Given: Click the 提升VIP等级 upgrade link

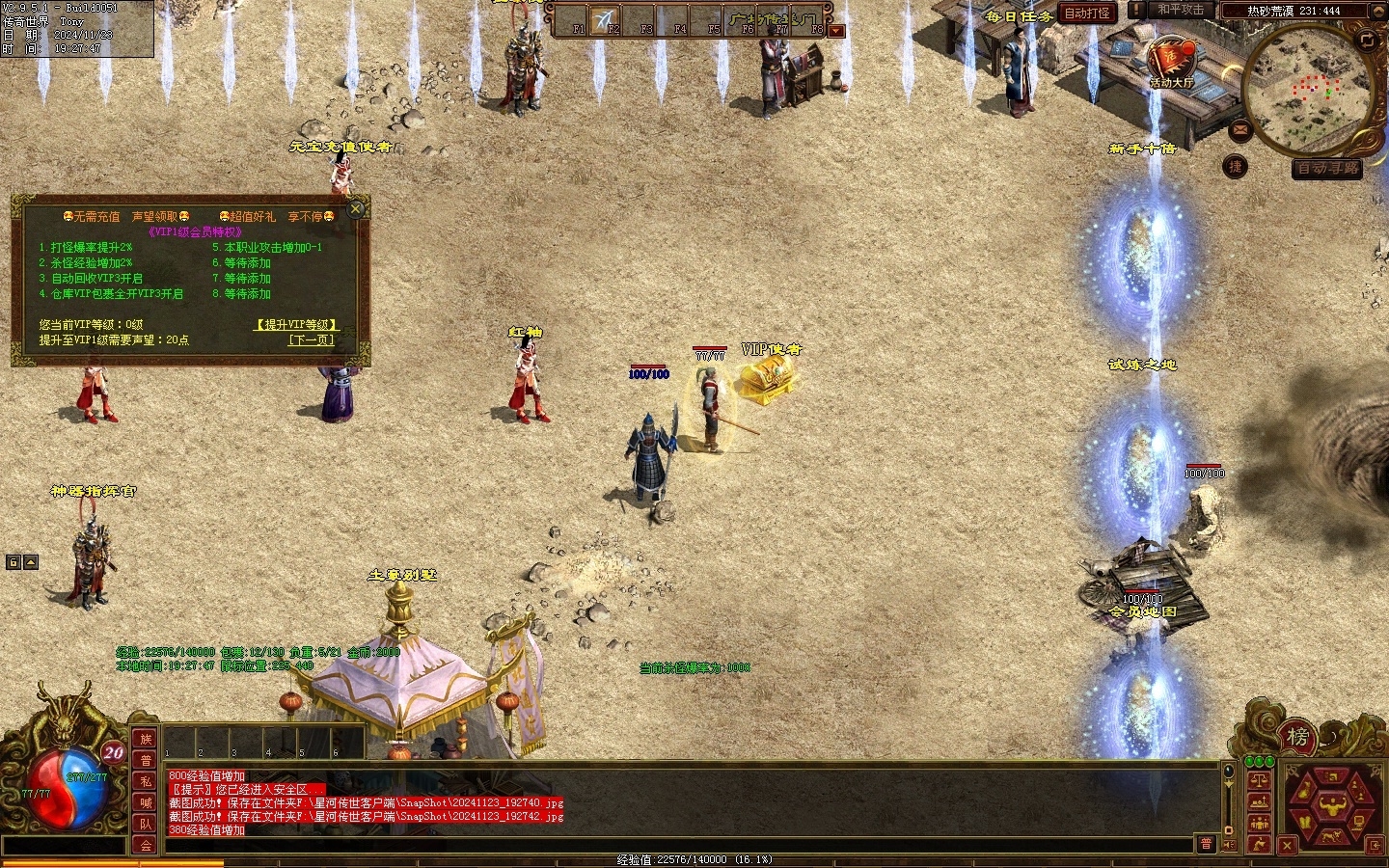Looking at the screenshot, I should (x=296, y=325).
